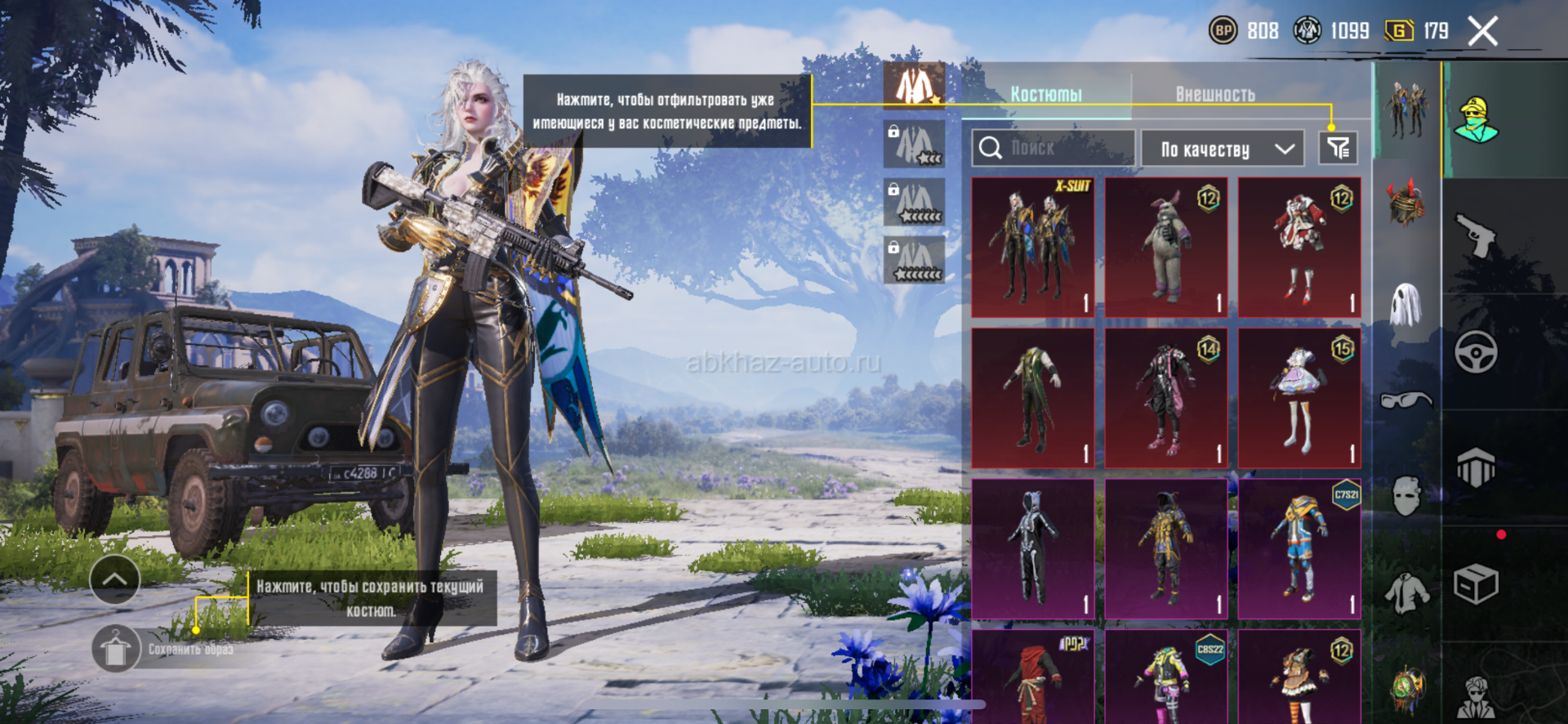Switch to the Костюмы tab

point(1046,95)
